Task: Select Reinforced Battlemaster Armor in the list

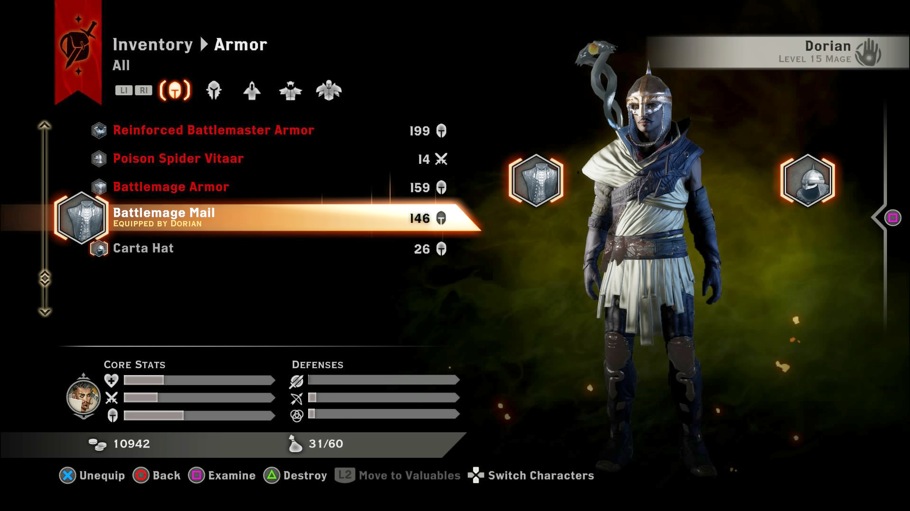Action: [x=213, y=131]
